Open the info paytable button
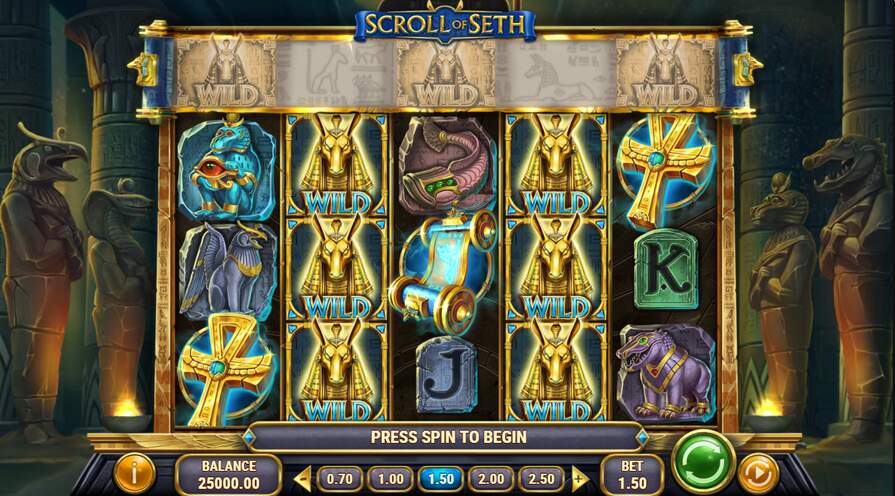Screen dimensions: 895x496 click(133, 472)
